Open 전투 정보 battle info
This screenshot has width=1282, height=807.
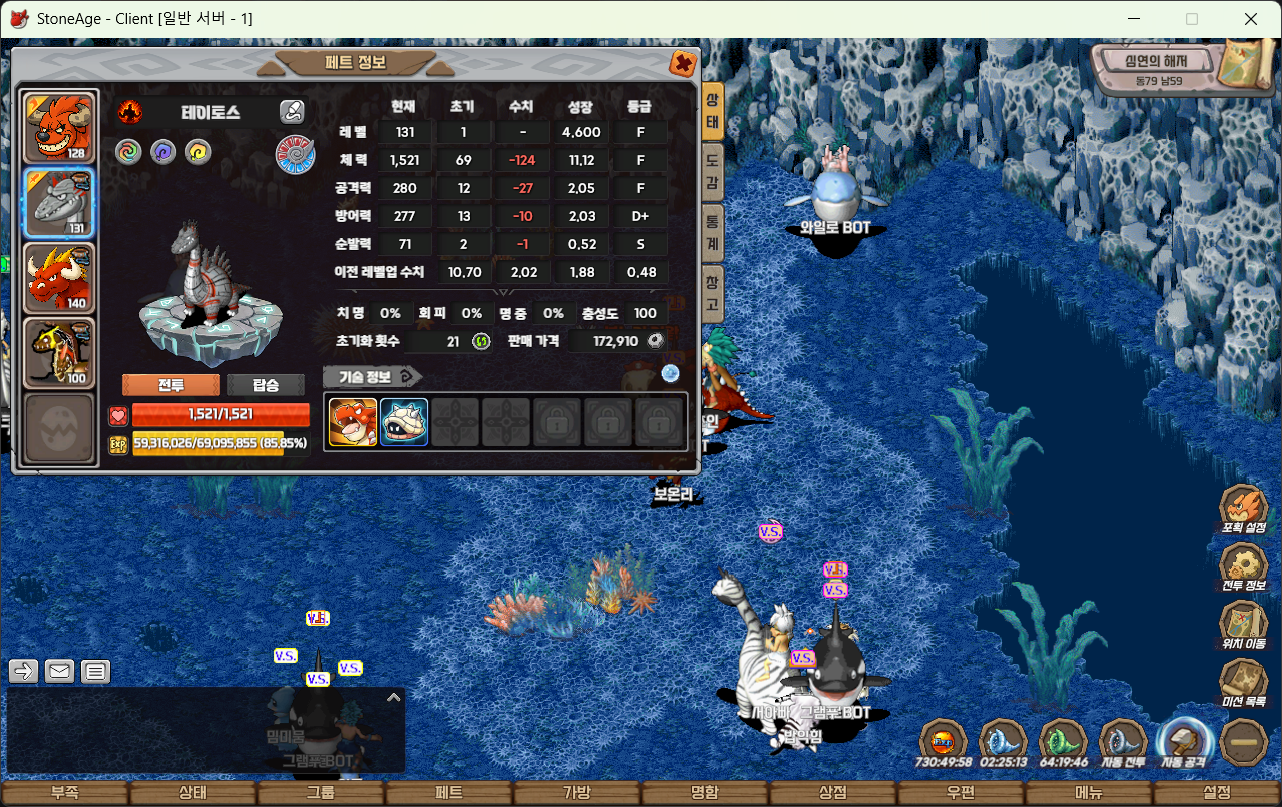click(x=1244, y=566)
